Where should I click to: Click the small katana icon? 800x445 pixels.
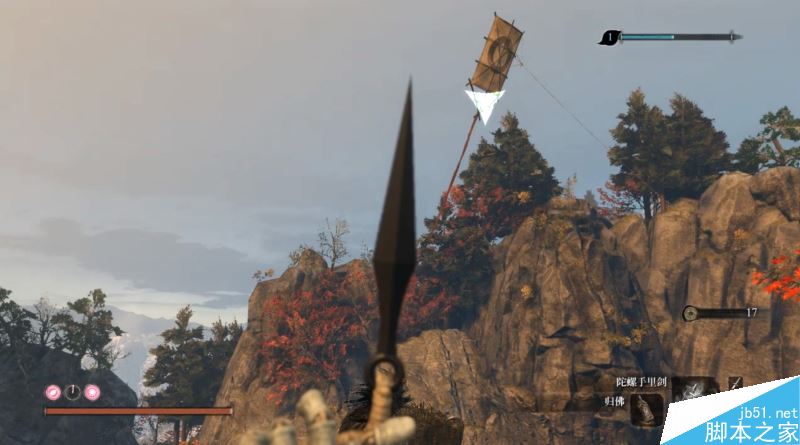pos(735,385)
